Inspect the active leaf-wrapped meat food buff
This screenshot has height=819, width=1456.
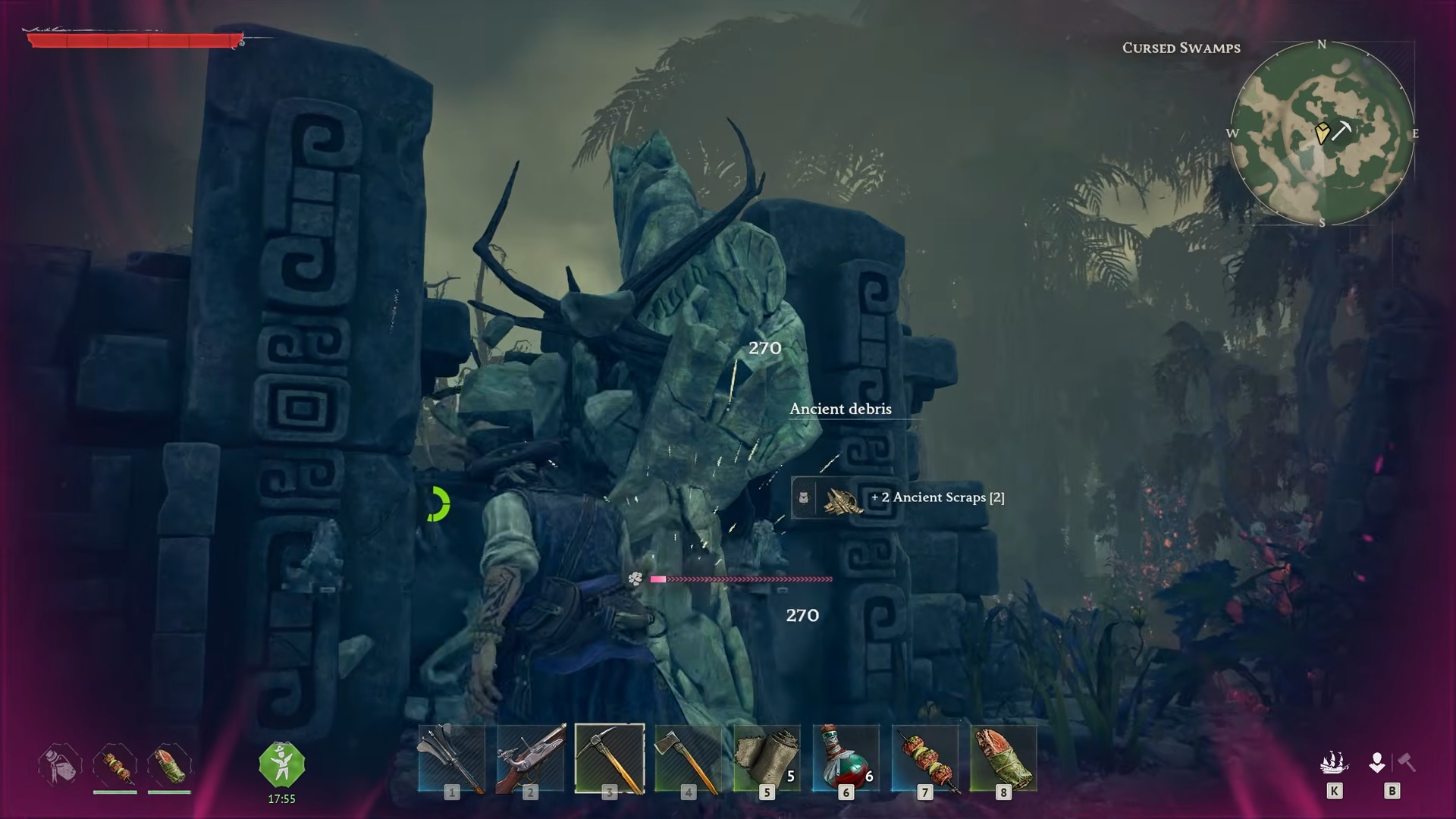click(x=169, y=764)
